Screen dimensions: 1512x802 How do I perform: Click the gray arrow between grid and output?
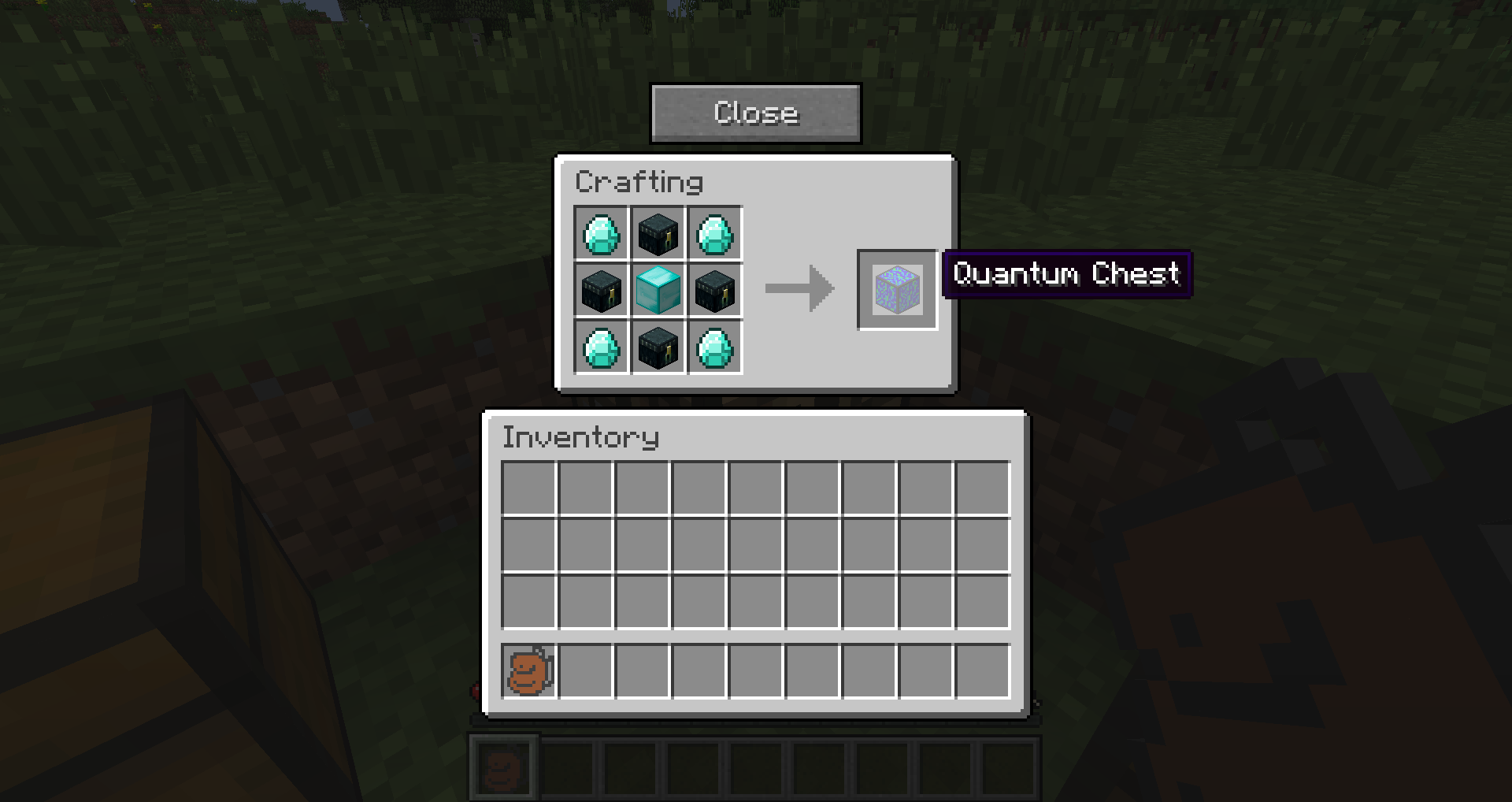point(801,290)
